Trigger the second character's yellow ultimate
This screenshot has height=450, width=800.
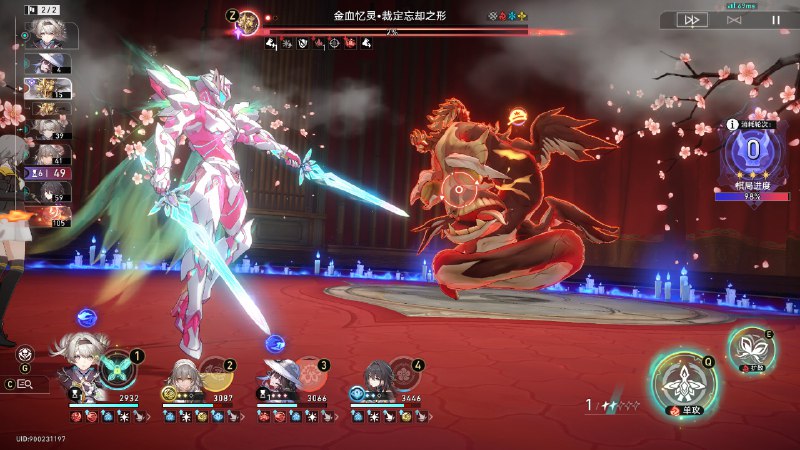[215, 375]
